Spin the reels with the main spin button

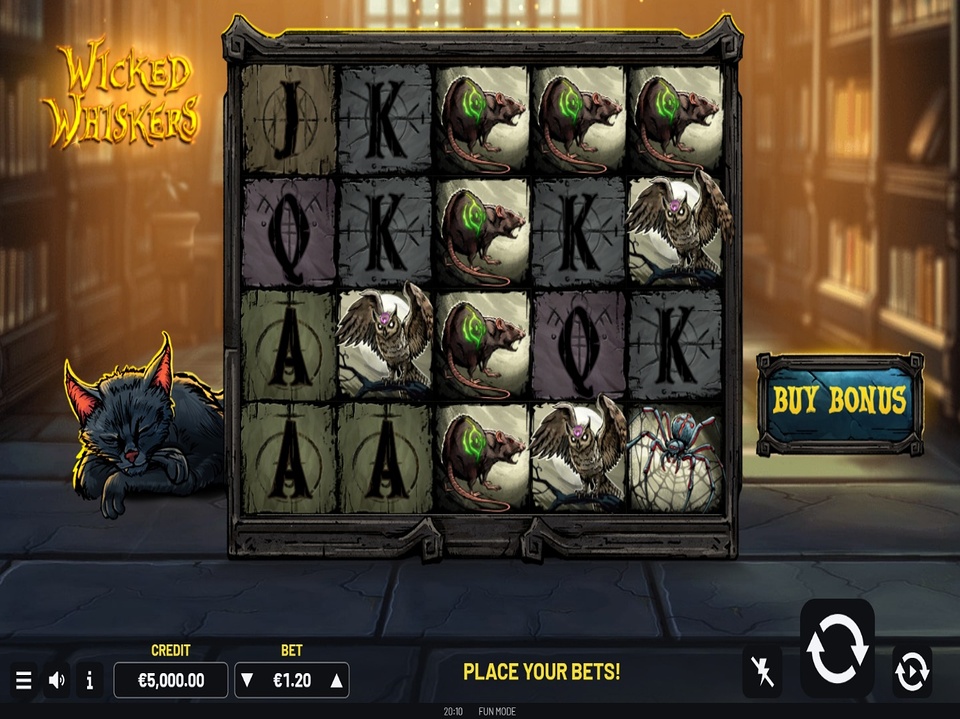point(837,648)
